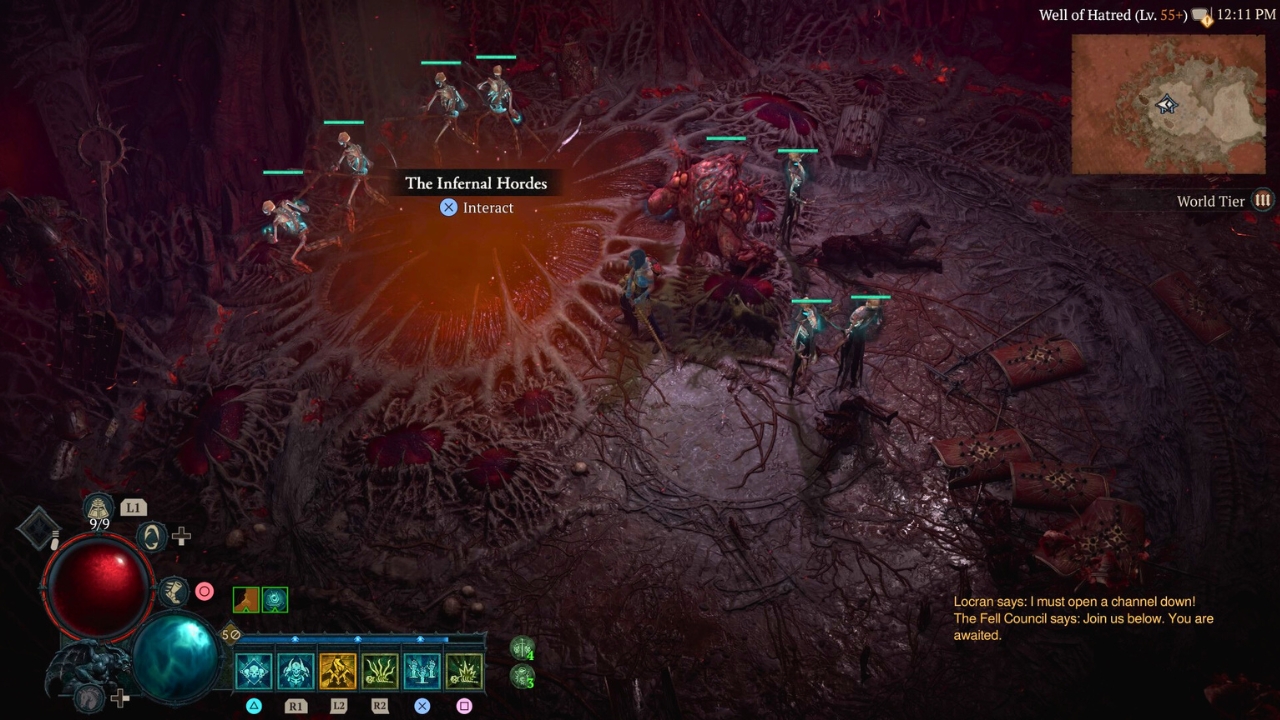Activate the rising skeletons skill
Screen dimensions: 1280x720
coord(422,671)
